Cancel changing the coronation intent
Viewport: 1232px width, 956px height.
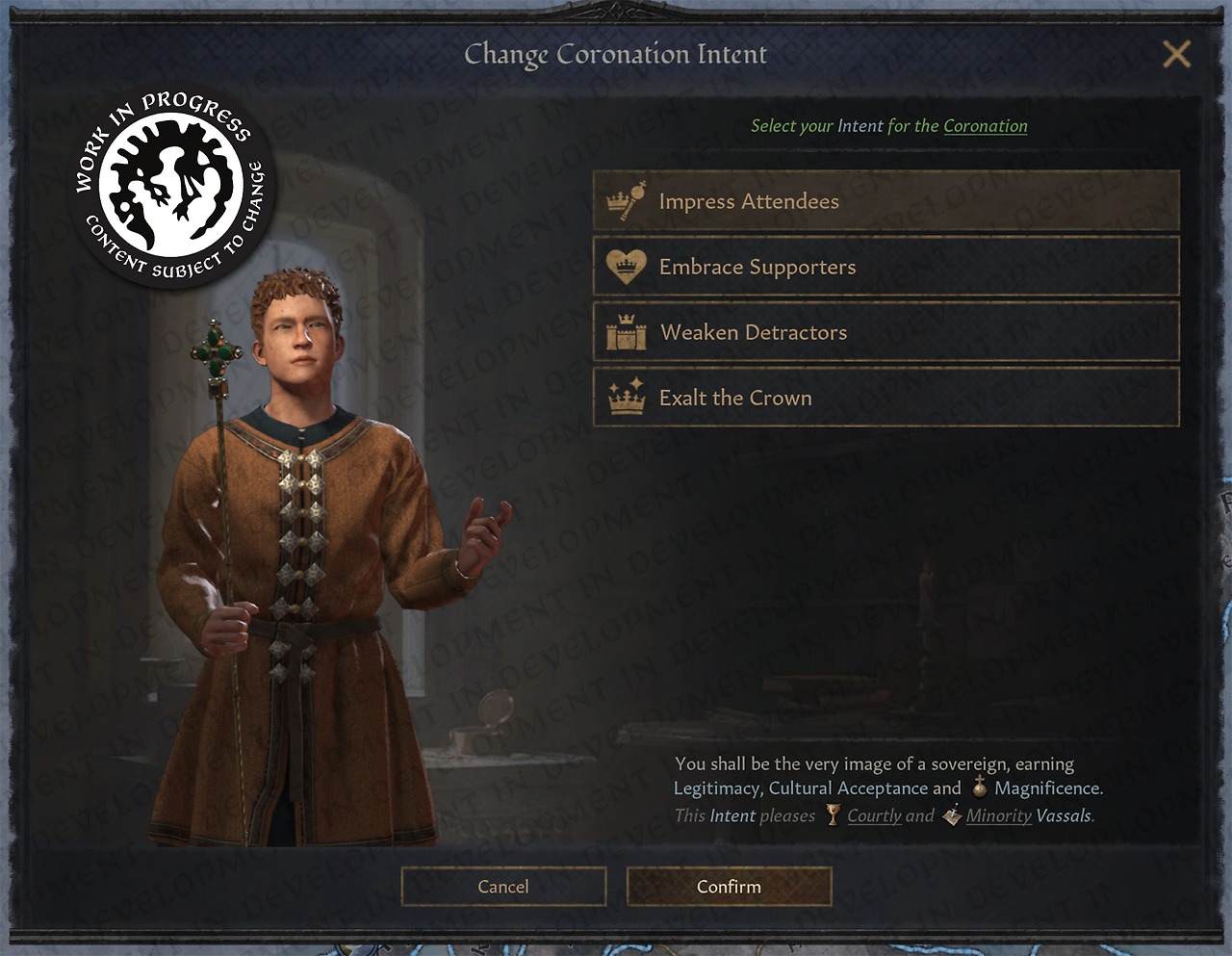coord(503,887)
